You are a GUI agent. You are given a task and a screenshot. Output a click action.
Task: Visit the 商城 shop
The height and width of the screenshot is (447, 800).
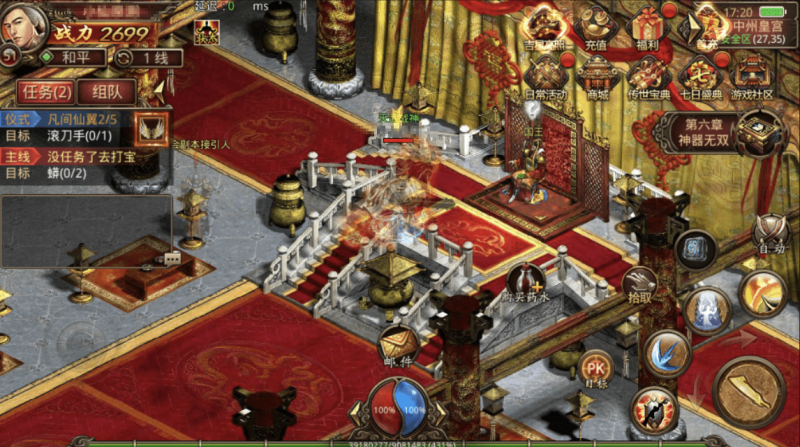click(598, 77)
